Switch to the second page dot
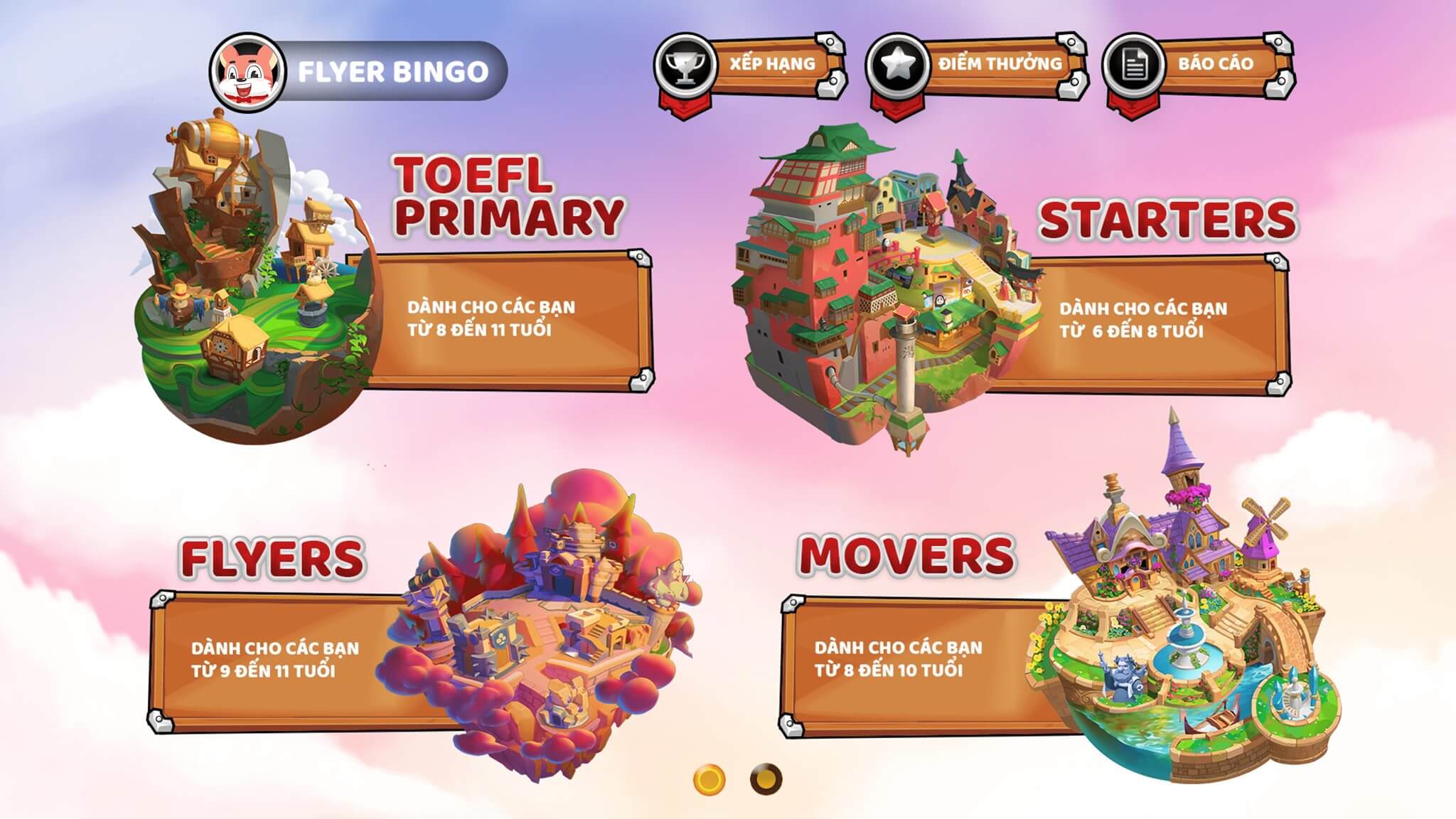The width and height of the screenshot is (1456, 819). pos(766,779)
